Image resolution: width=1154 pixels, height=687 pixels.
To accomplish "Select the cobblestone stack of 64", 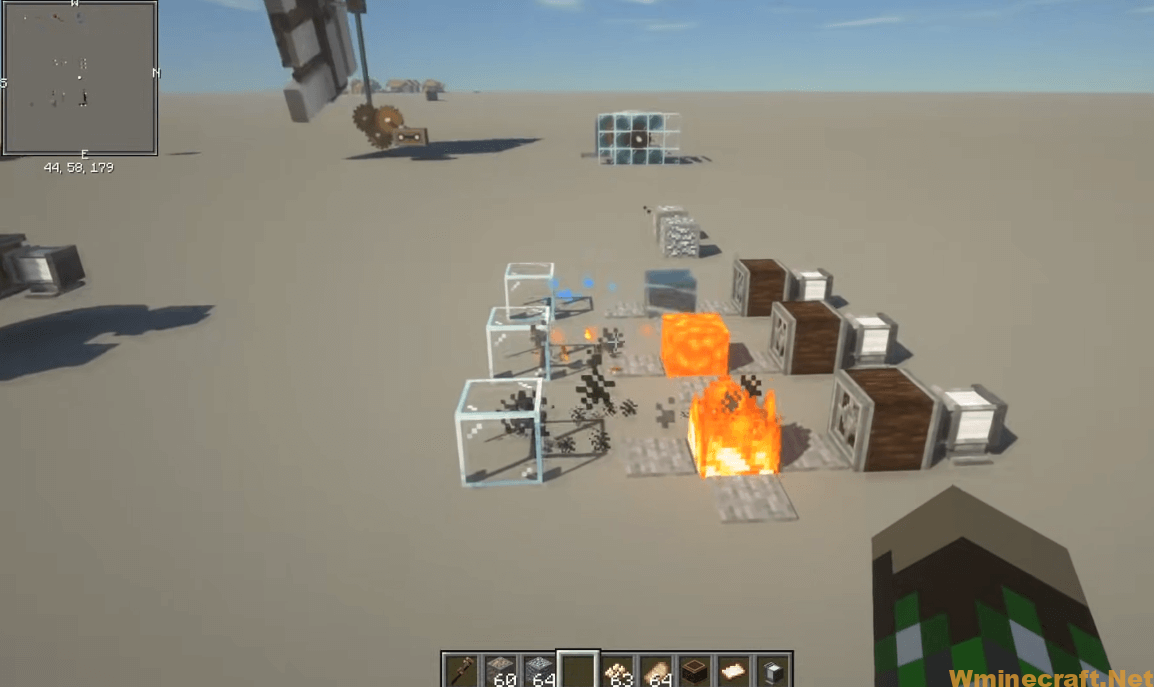I will pyautogui.click(x=540, y=670).
